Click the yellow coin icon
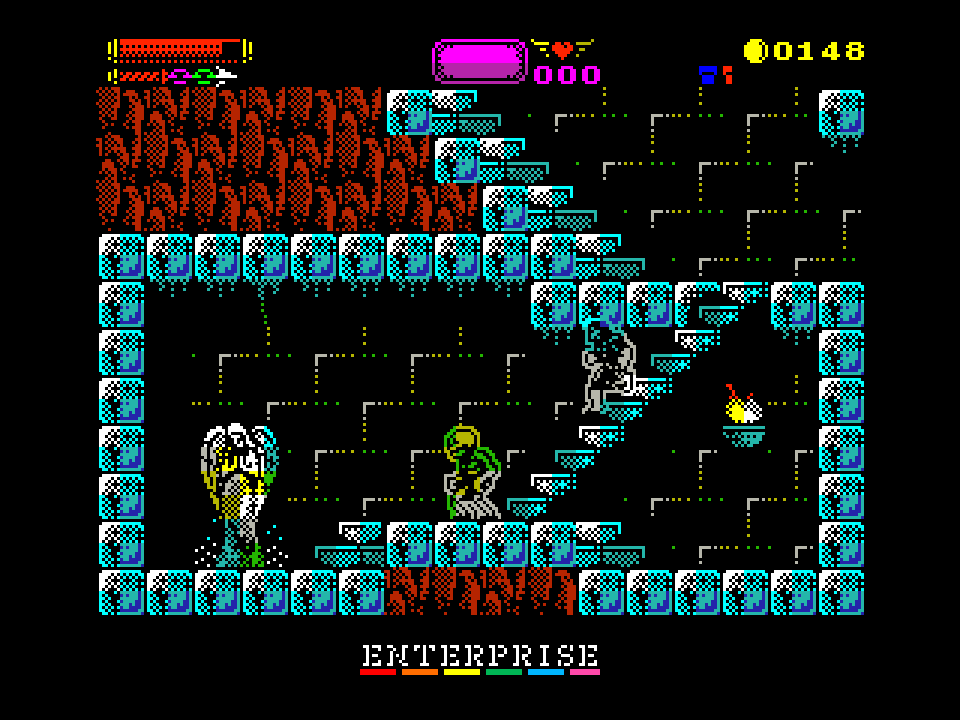Screen dimensions: 960x720 tap(755, 51)
